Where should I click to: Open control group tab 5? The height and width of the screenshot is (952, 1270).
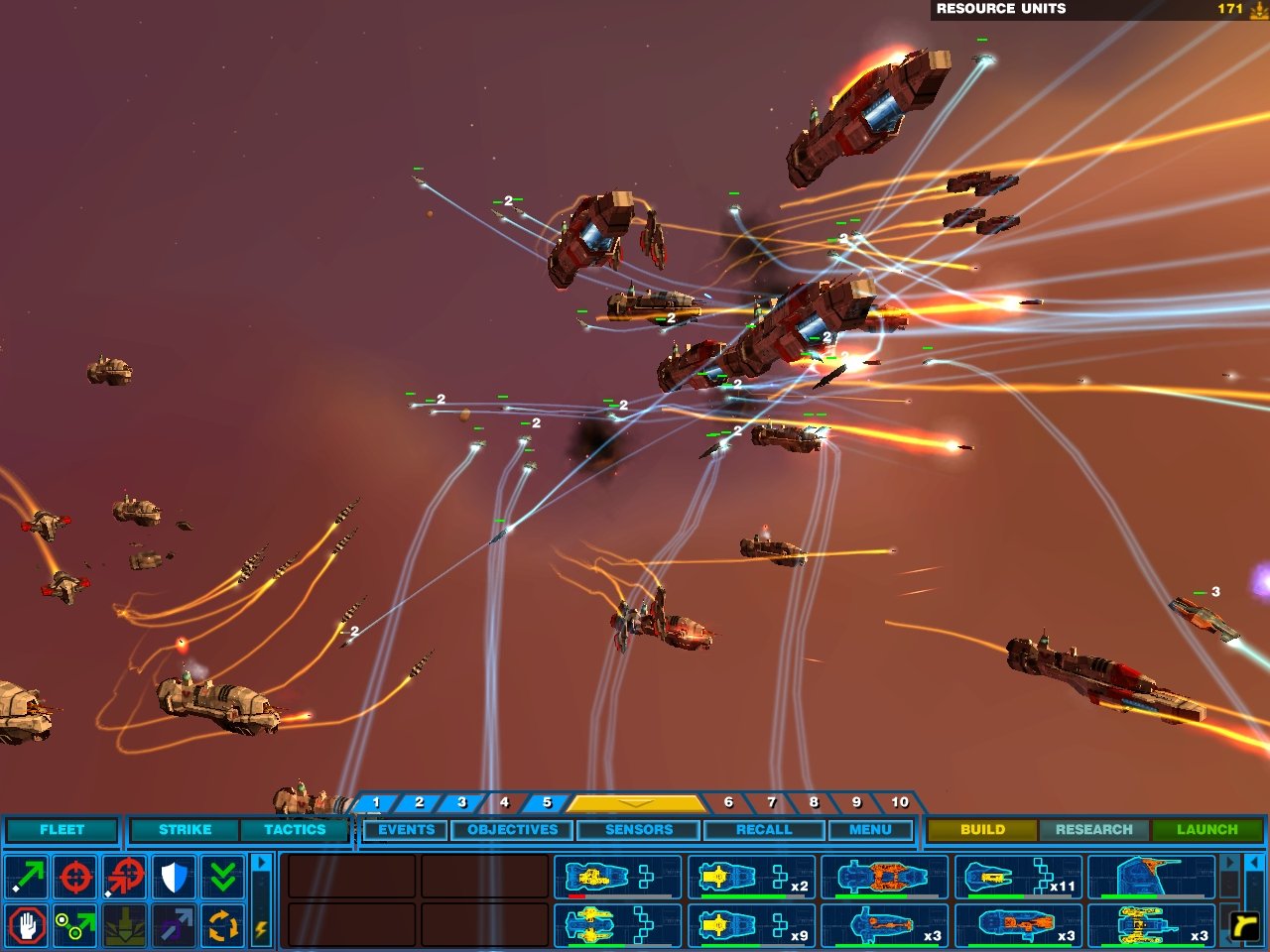pyautogui.click(x=545, y=802)
